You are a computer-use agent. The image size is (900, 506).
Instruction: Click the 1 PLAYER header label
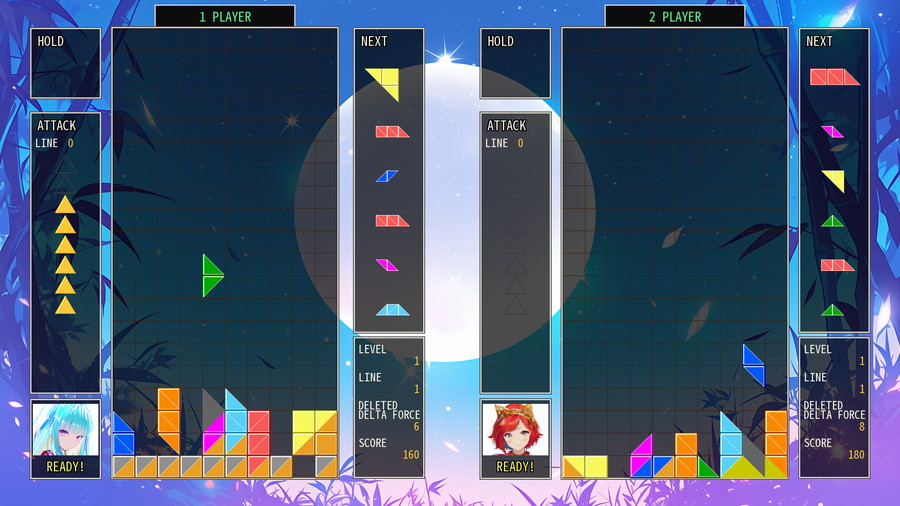225,17
